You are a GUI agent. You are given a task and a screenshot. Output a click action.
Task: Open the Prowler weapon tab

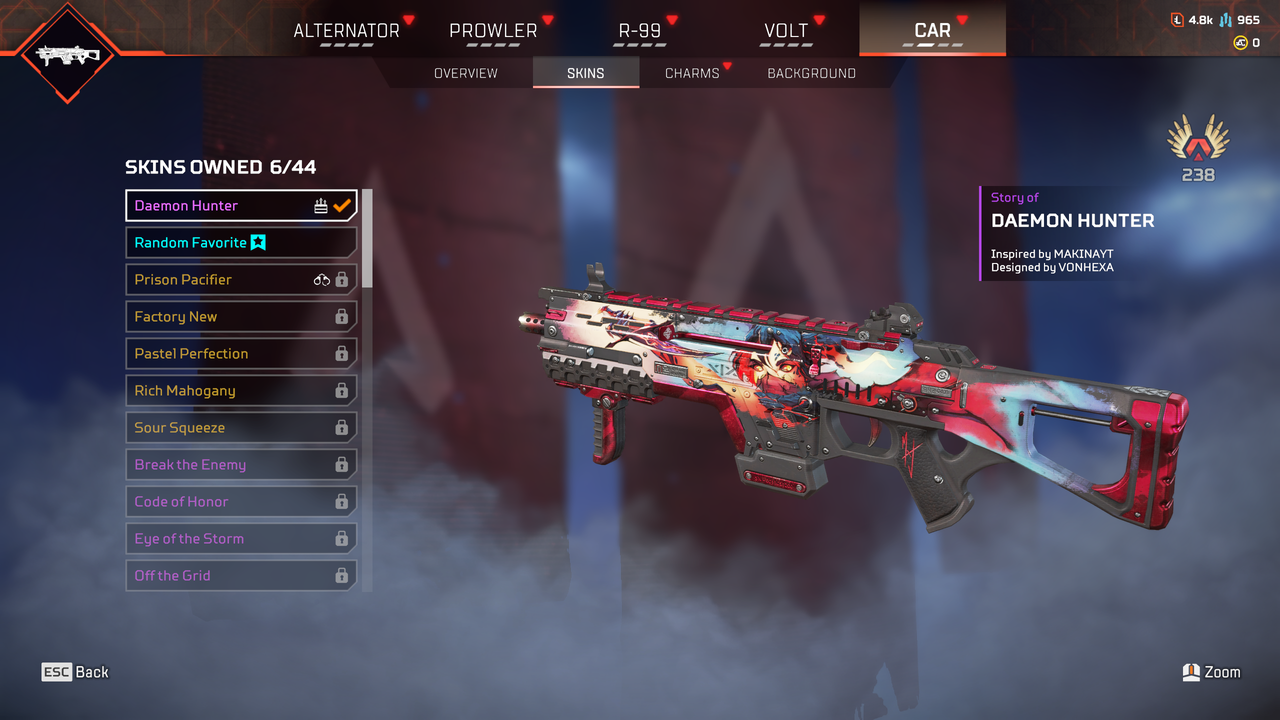pos(493,31)
